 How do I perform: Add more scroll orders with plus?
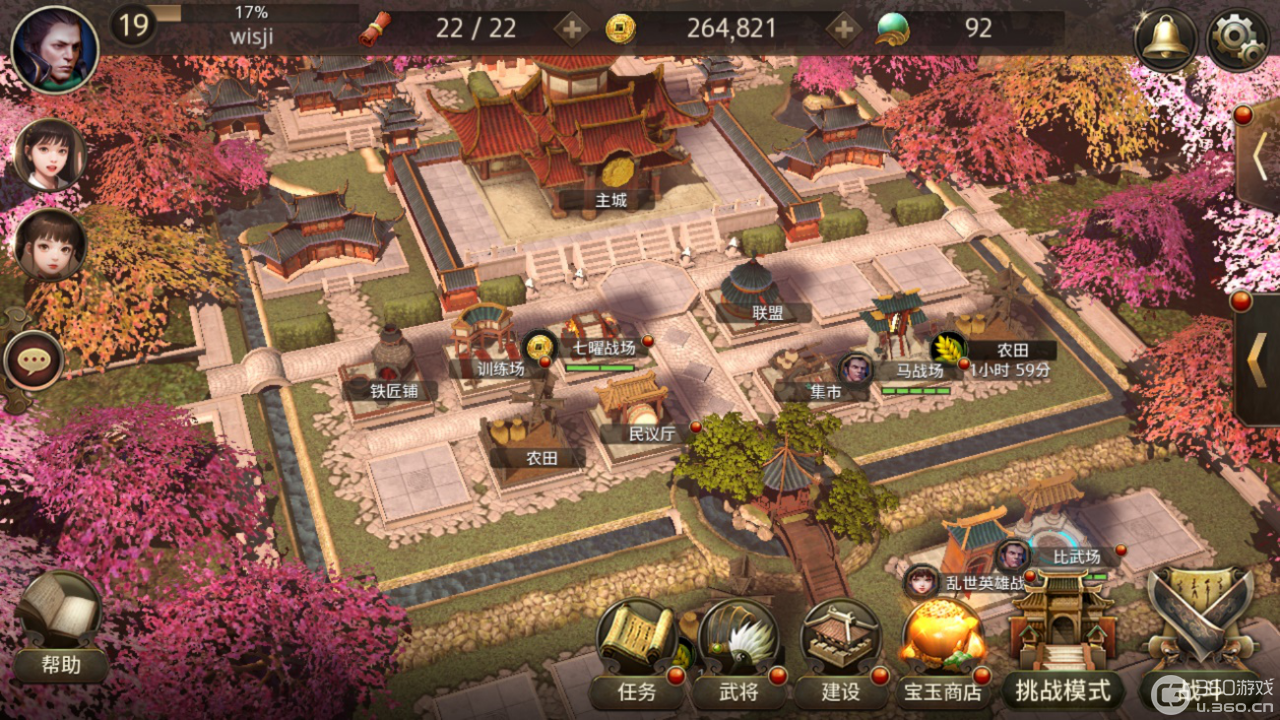[571, 29]
